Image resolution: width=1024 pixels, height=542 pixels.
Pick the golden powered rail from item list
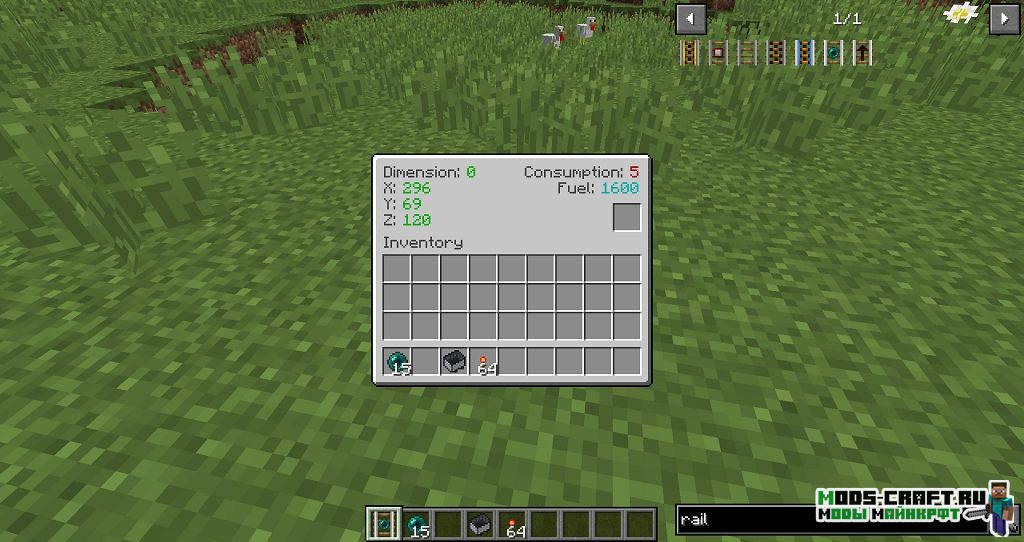tap(689, 53)
